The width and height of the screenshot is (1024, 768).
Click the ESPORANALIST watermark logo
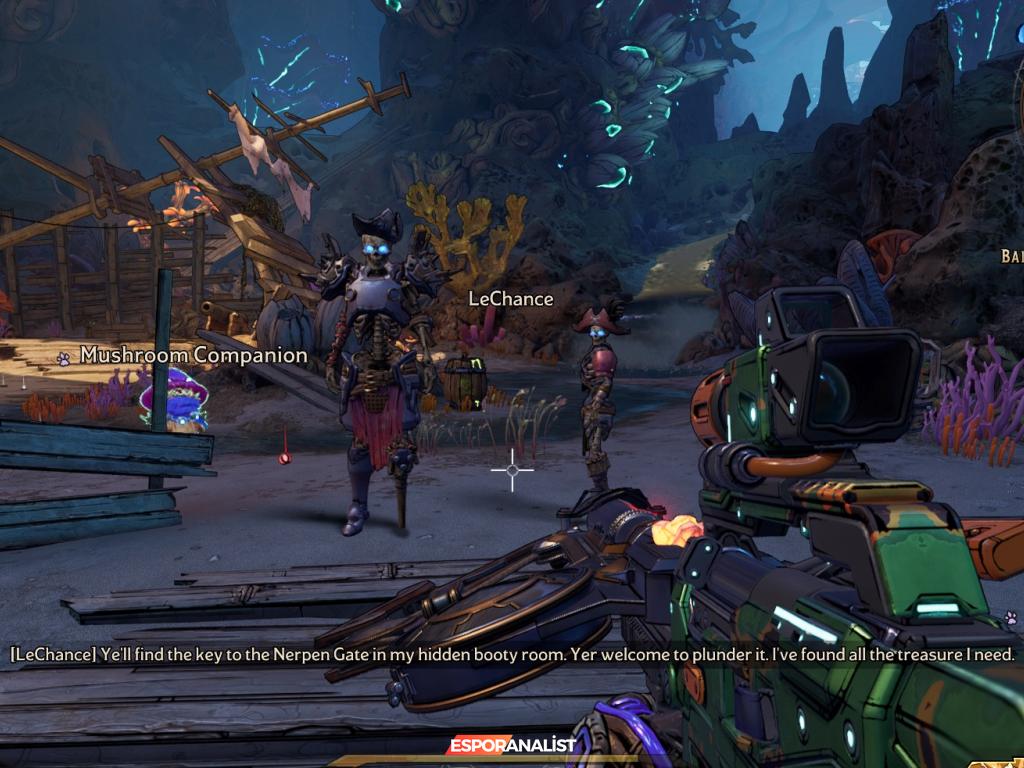click(x=511, y=746)
